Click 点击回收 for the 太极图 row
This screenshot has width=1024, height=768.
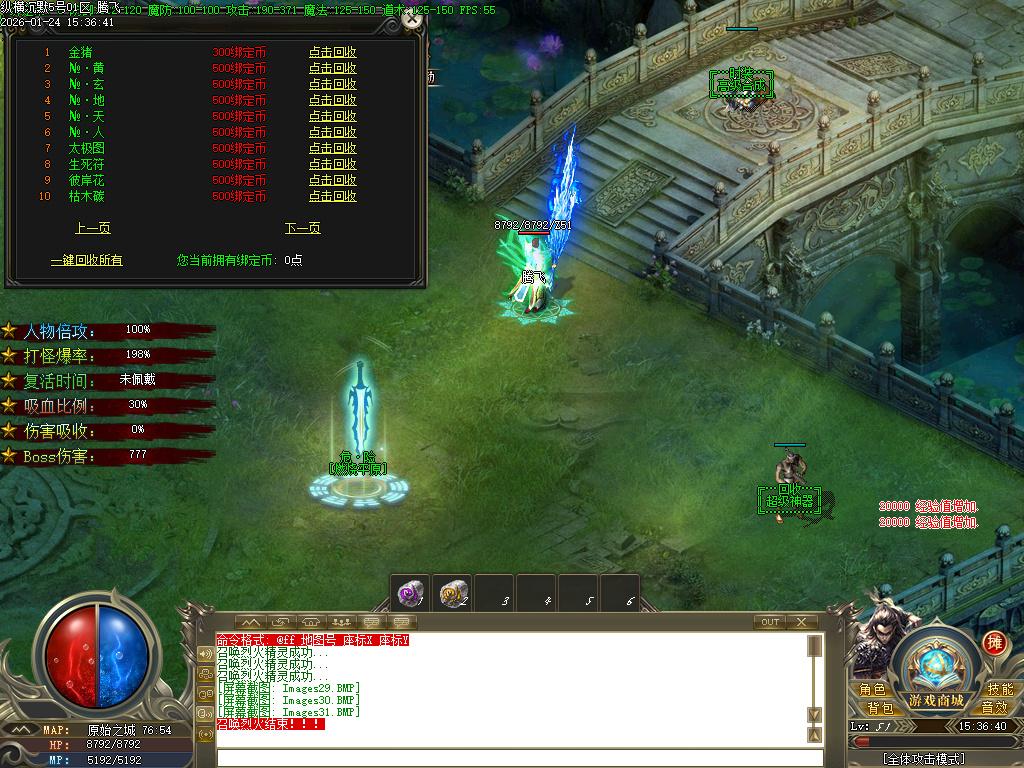click(x=332, y=148)
